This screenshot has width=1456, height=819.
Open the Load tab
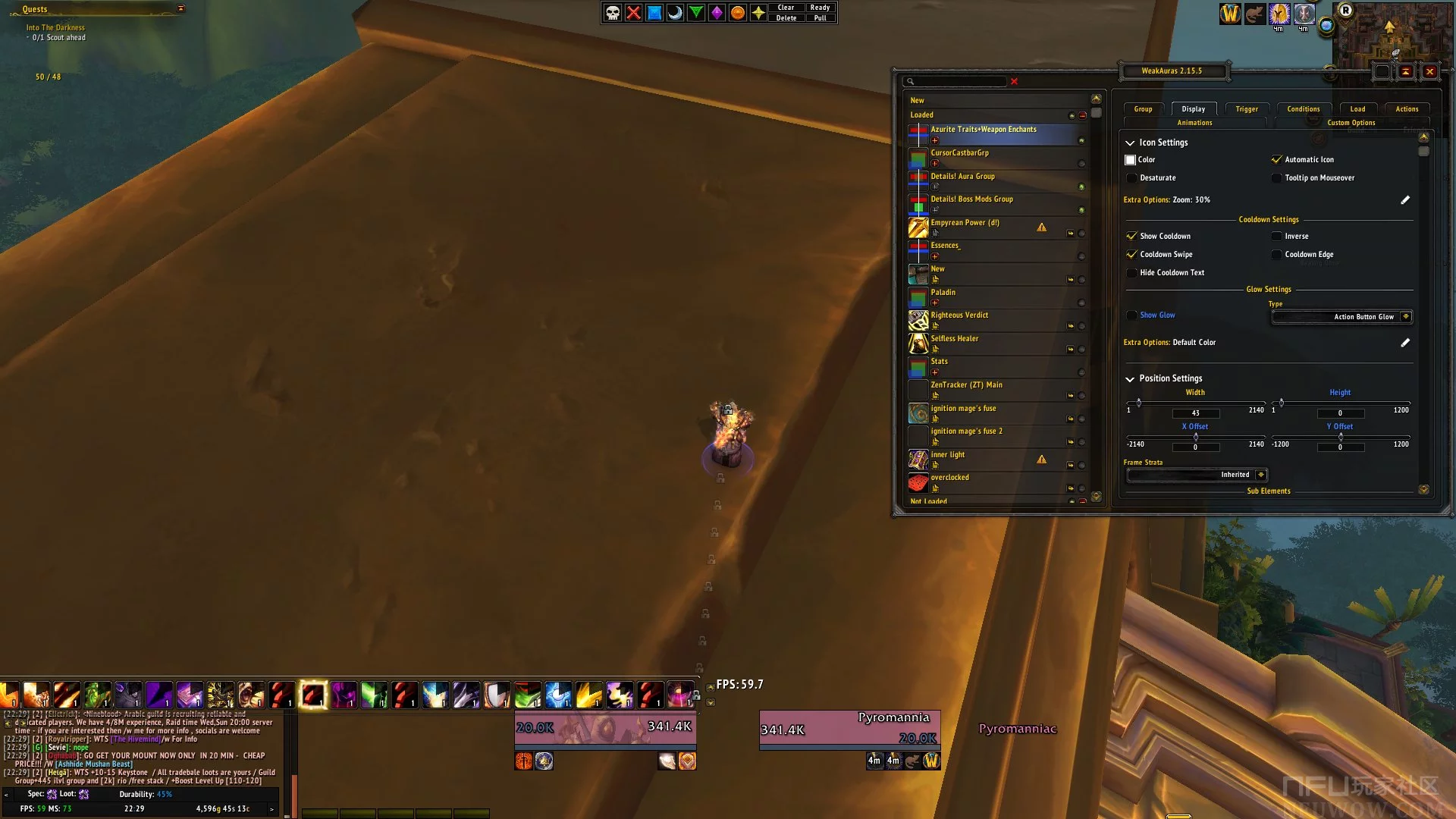coord(1357,109)
